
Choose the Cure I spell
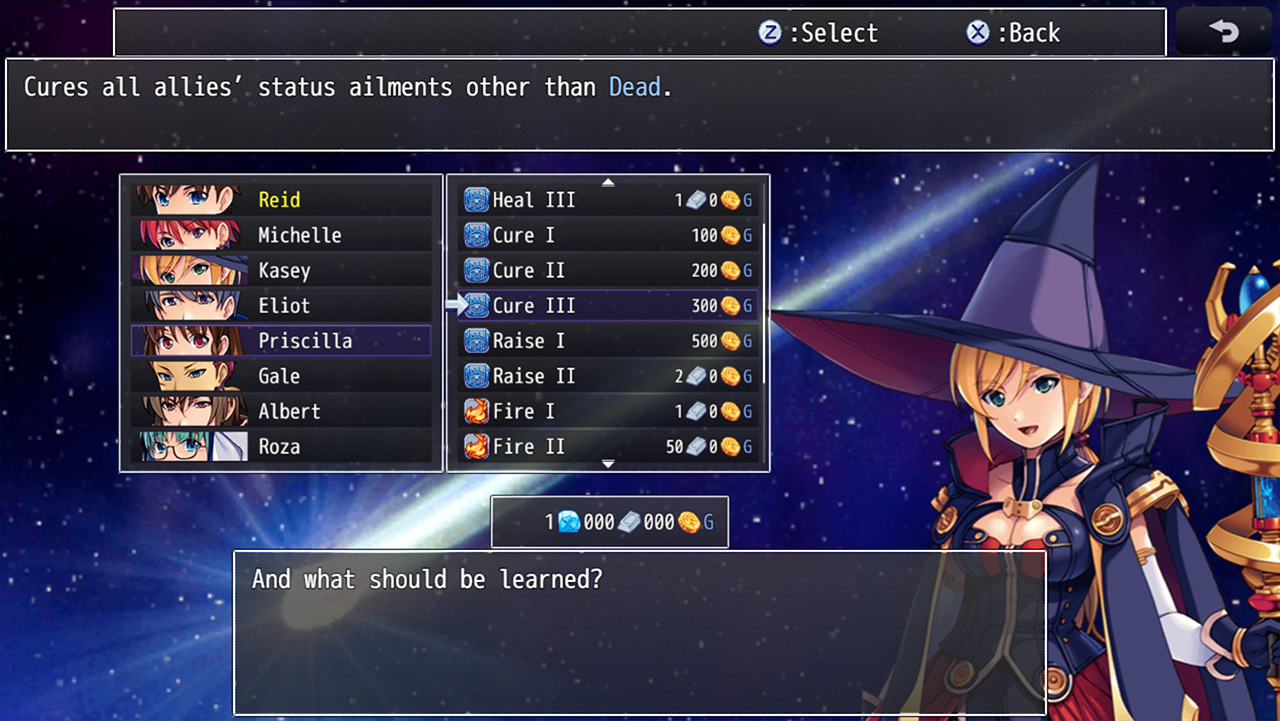[607, 235]
